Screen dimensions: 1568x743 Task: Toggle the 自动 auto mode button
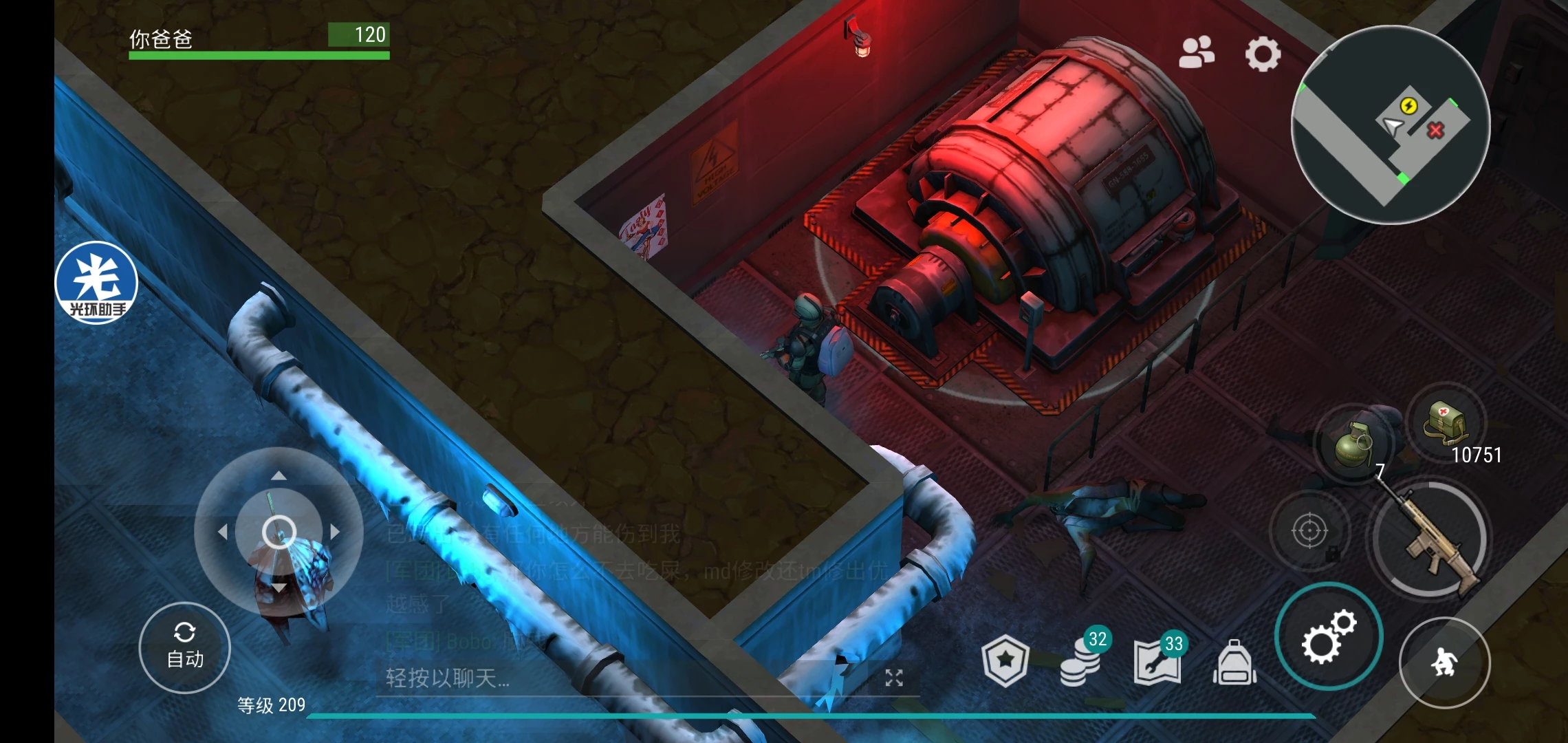[x=185, y=648]
